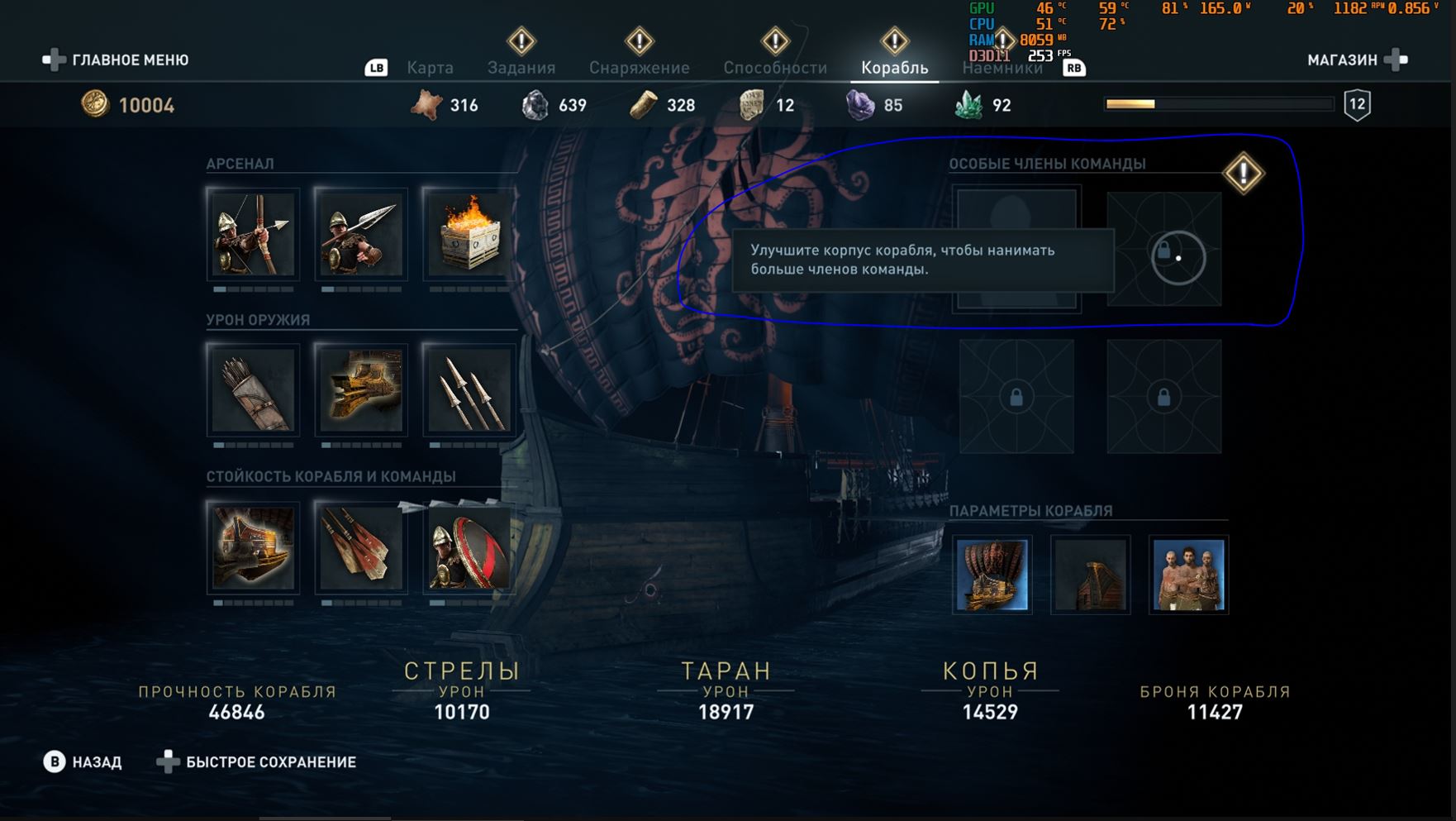This screenshot has height=821, width=1456.
Task: Switch to the Карта tab
Action: pos(430,68)
